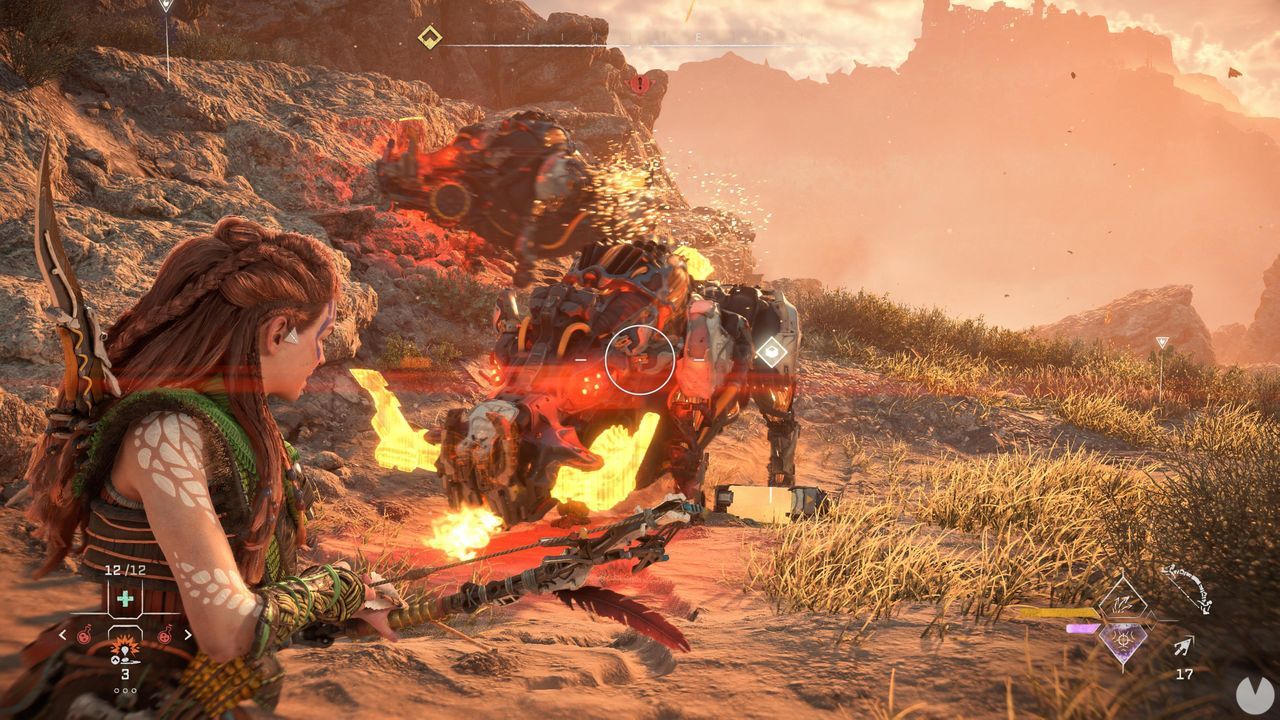Viewport: 1280px width, 720px height.
Task: Click the bow weapon silhouette icon
Action: pos(1186,587)
